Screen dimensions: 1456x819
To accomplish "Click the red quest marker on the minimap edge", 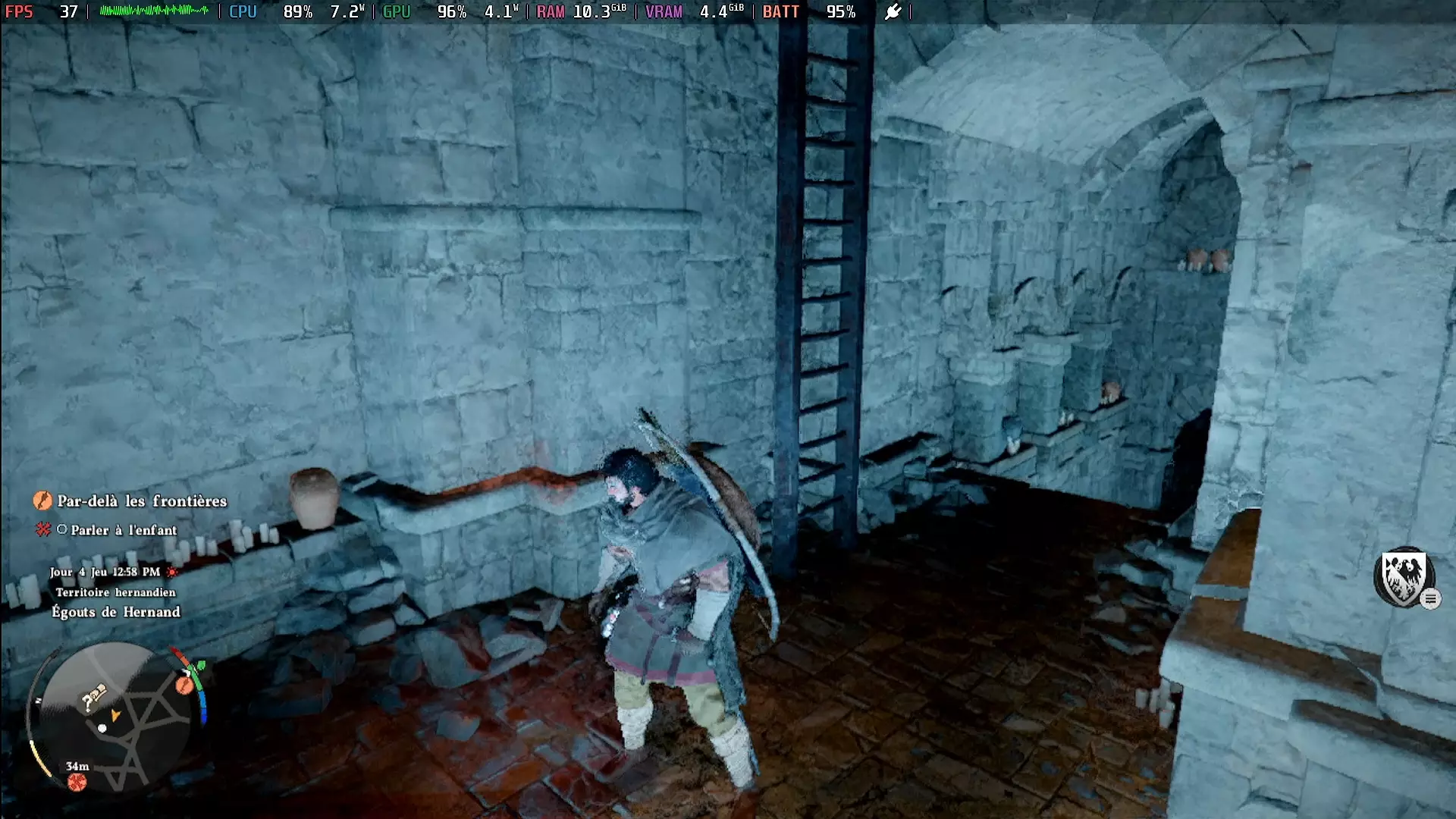I will [x=184, y=685].
